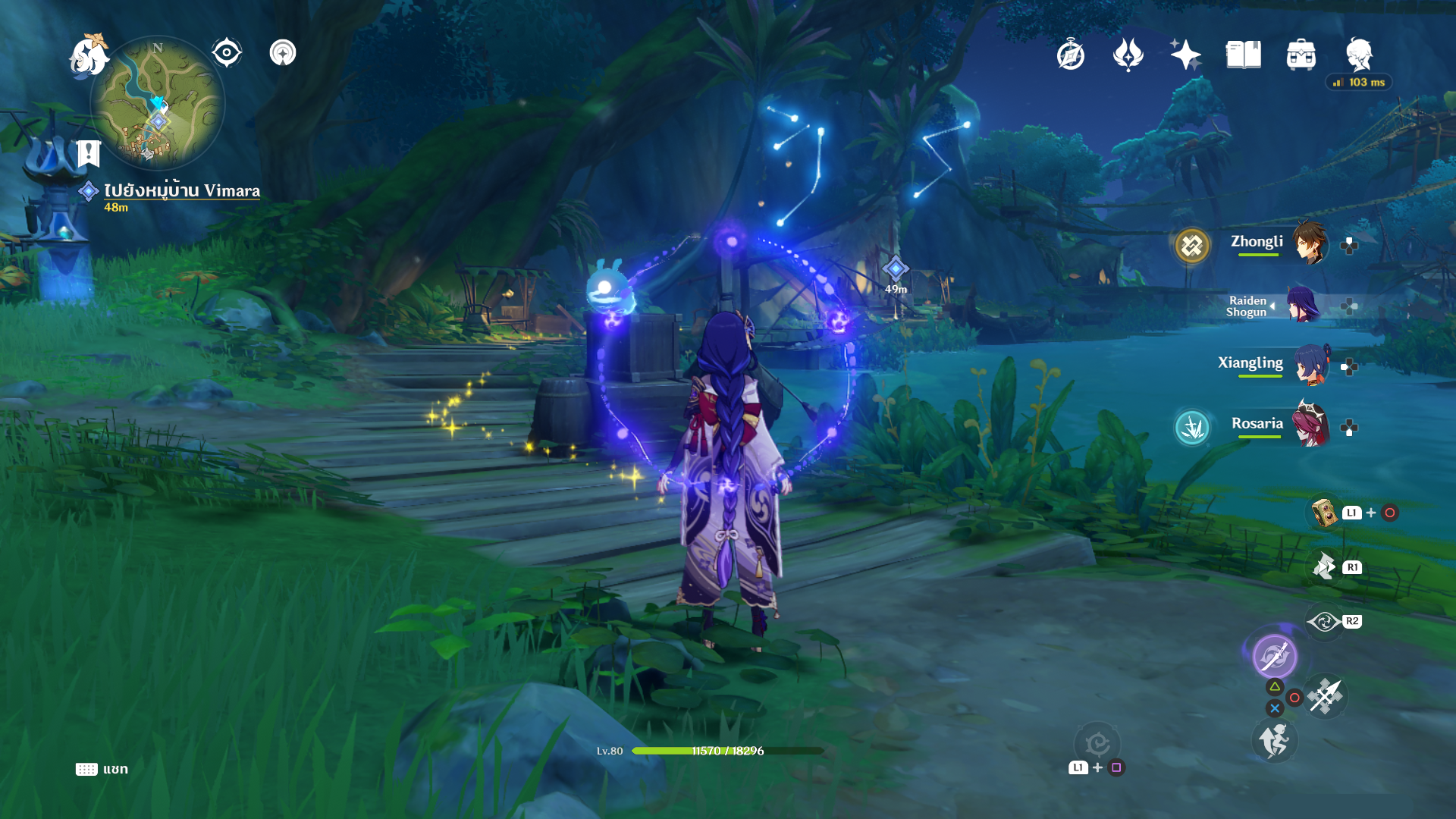Open the quest navigation icon beside the minimap
The image size is (1456, 819).
click(x=283, y=53)
